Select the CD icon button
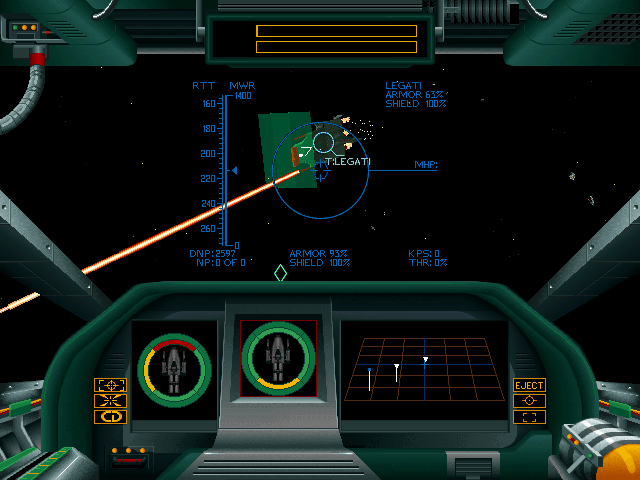Image resolution: width=640 pixels, height=480 pixels. 110,417
